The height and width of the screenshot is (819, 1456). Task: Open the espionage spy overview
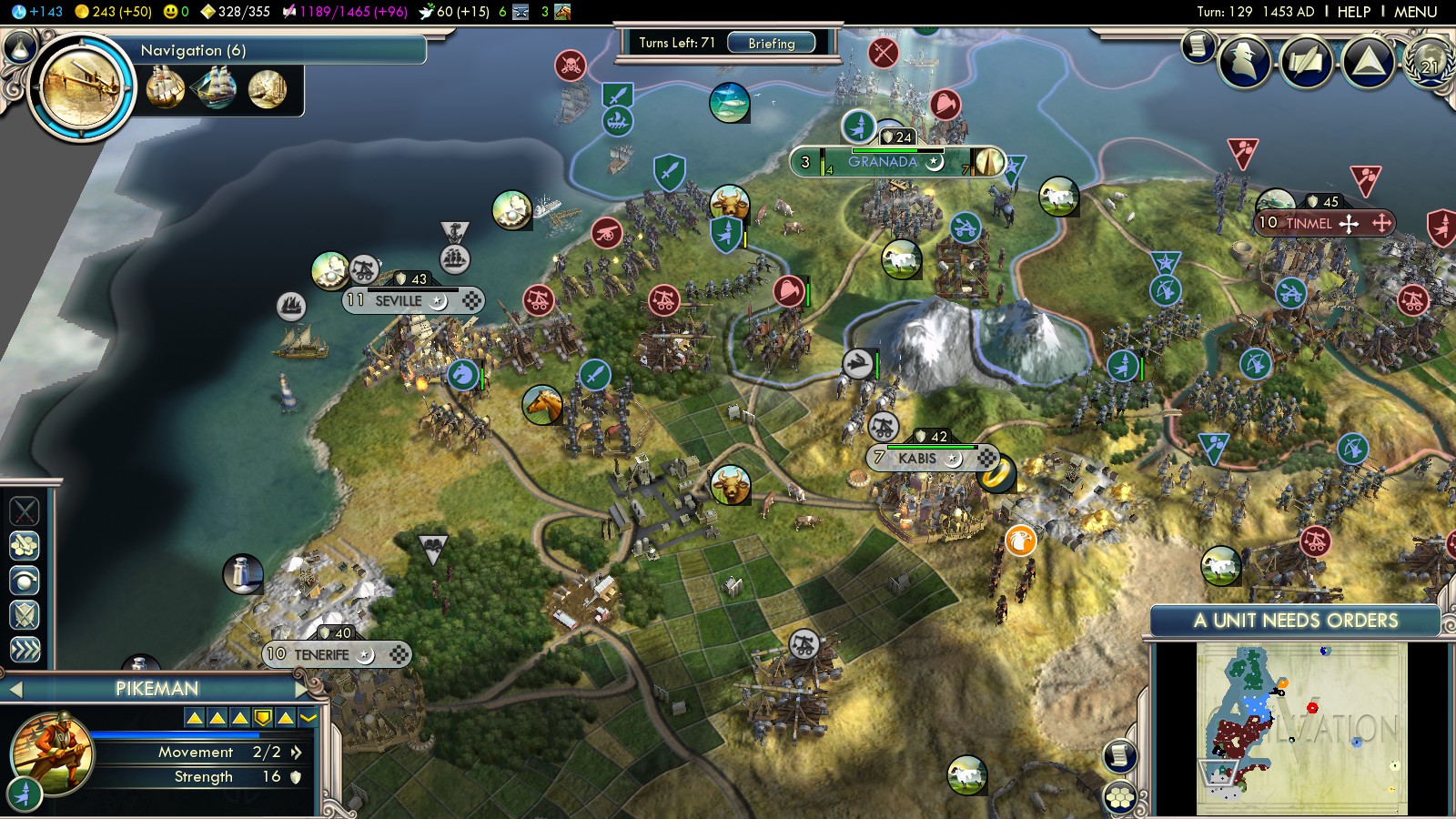1244,62
